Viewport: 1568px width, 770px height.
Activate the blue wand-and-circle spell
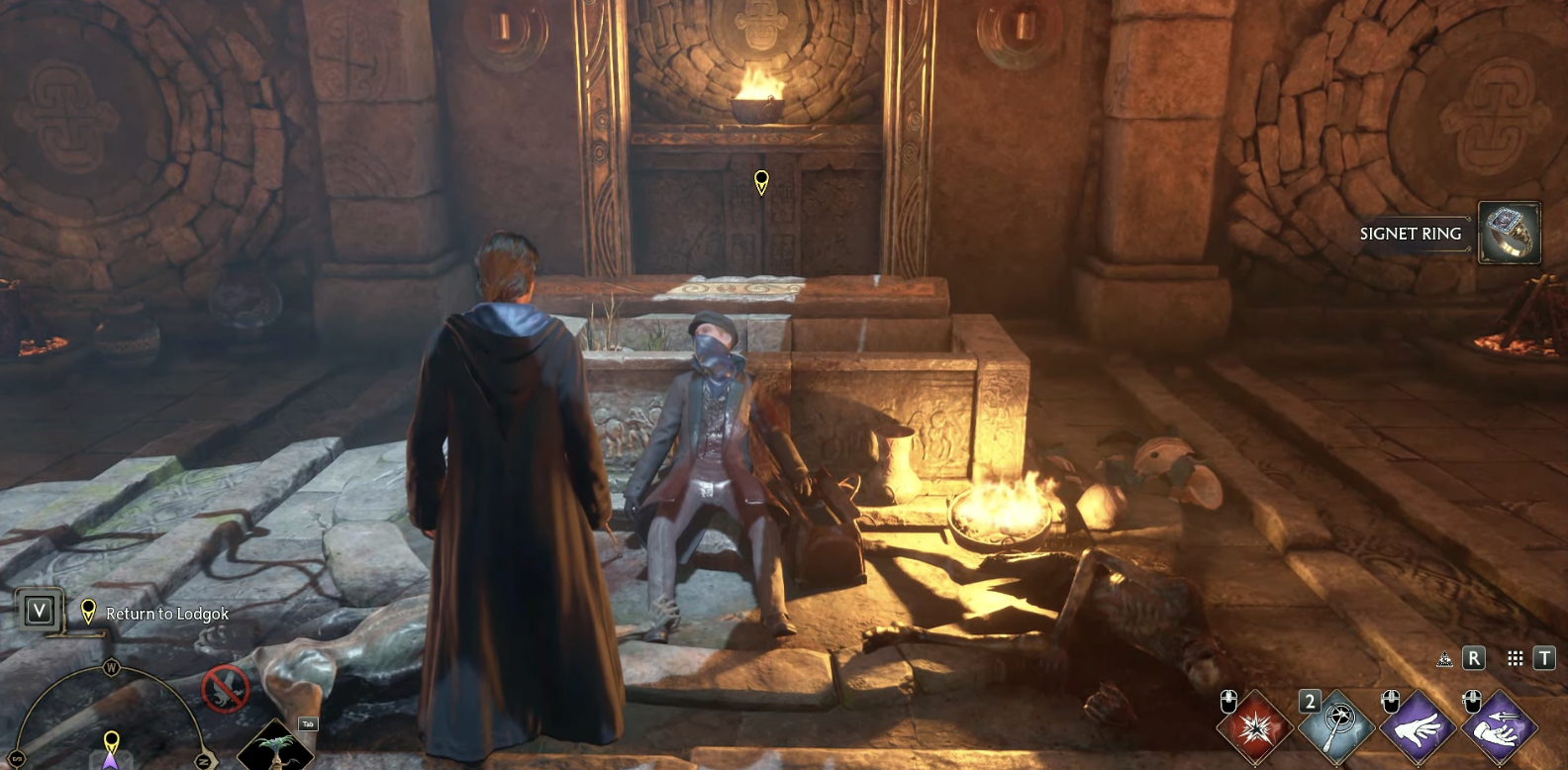tap(1336, 729)
